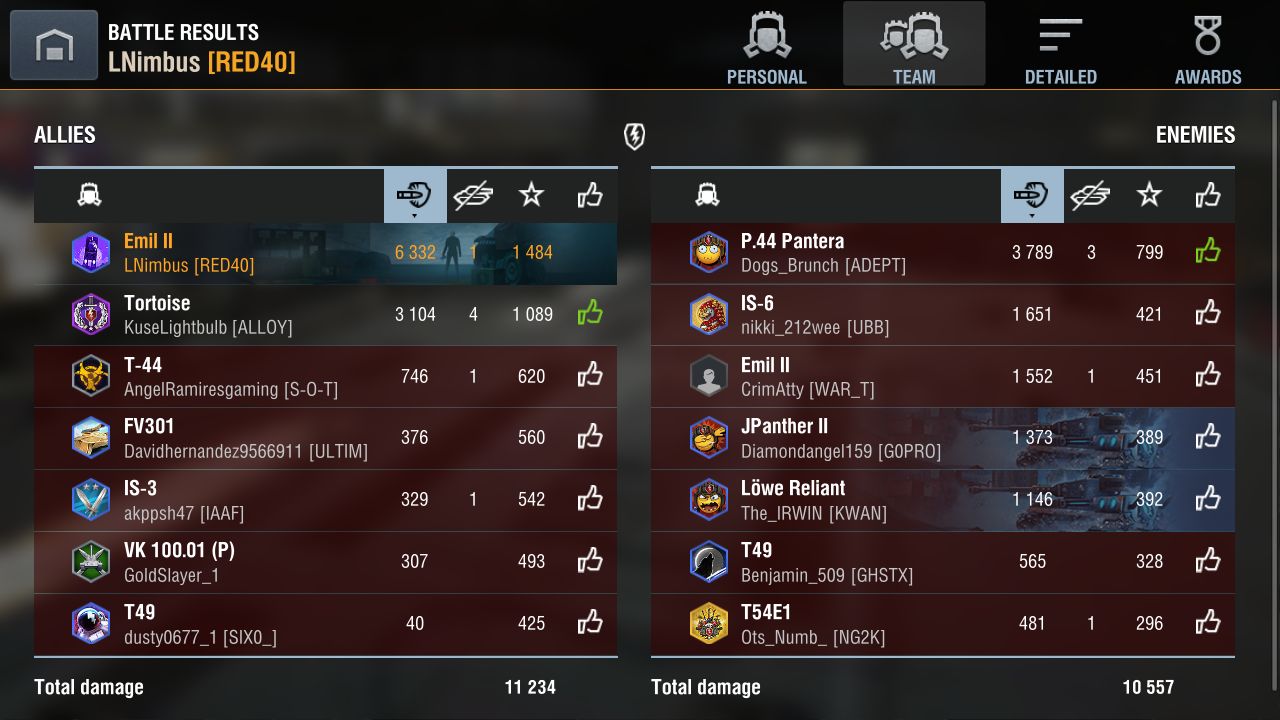Remove the like from KuseLightbulb's Tortoise
This screenshot has height=720, width=1280.
point(589,312)
